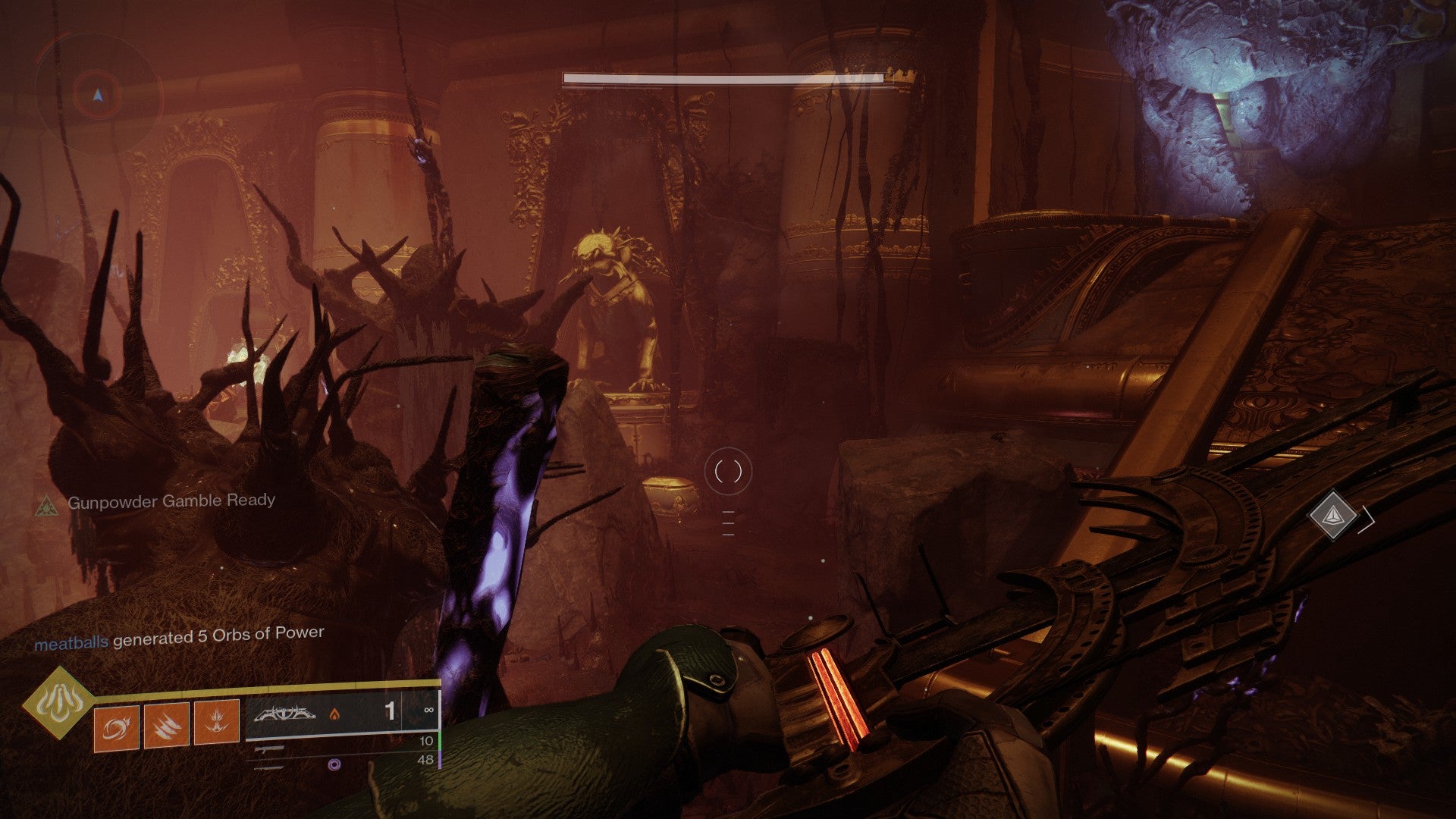Screen dimensions: 1456x819
Task: Use the swirling grenade ability icon
Action: [x=116, y=726]
